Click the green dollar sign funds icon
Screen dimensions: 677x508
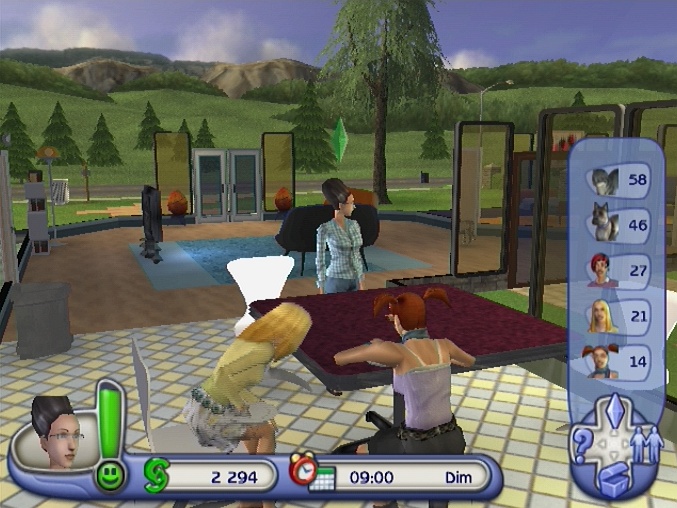[156, 474]
